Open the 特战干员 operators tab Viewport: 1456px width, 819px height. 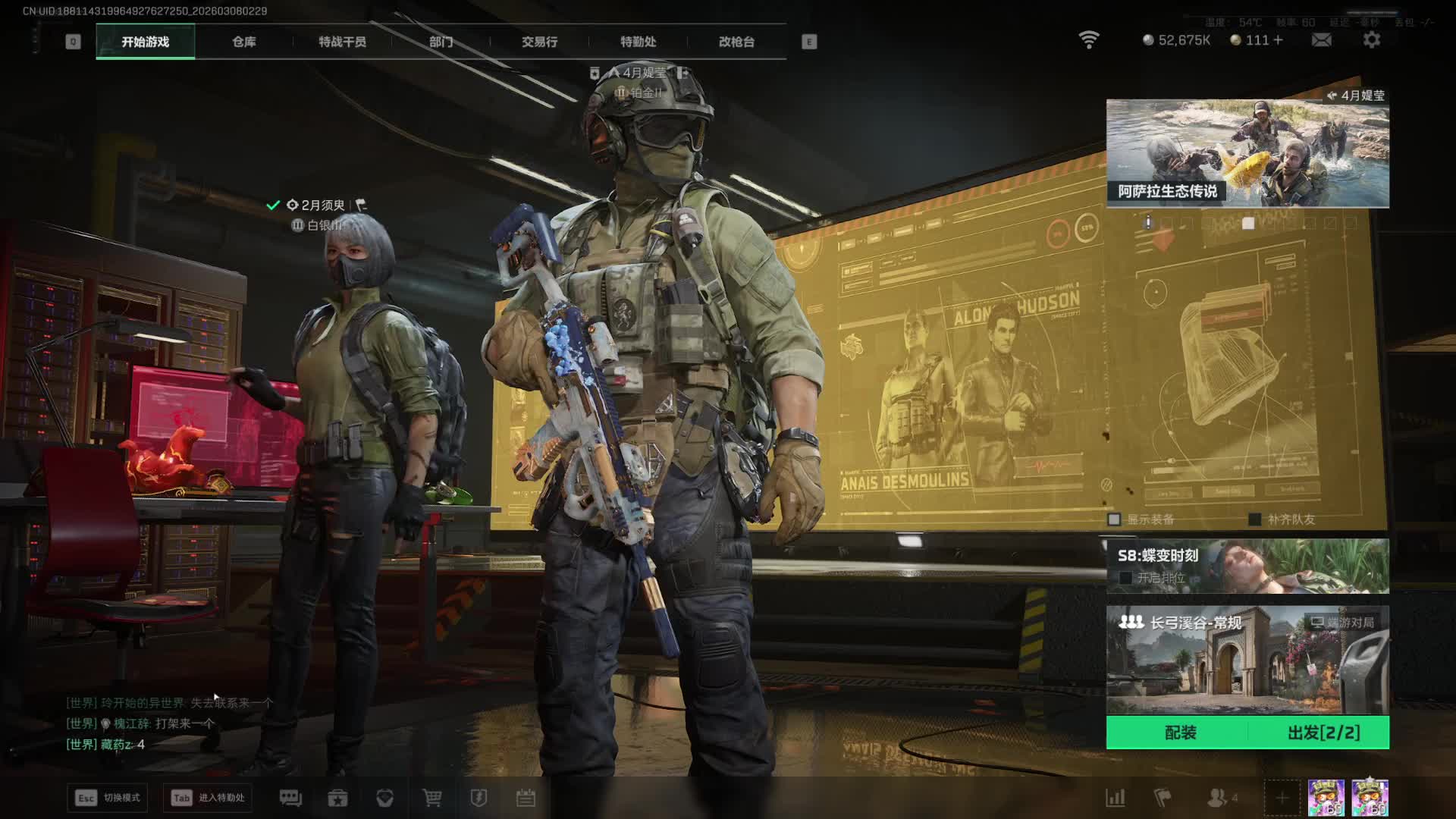tap(342, 42)
